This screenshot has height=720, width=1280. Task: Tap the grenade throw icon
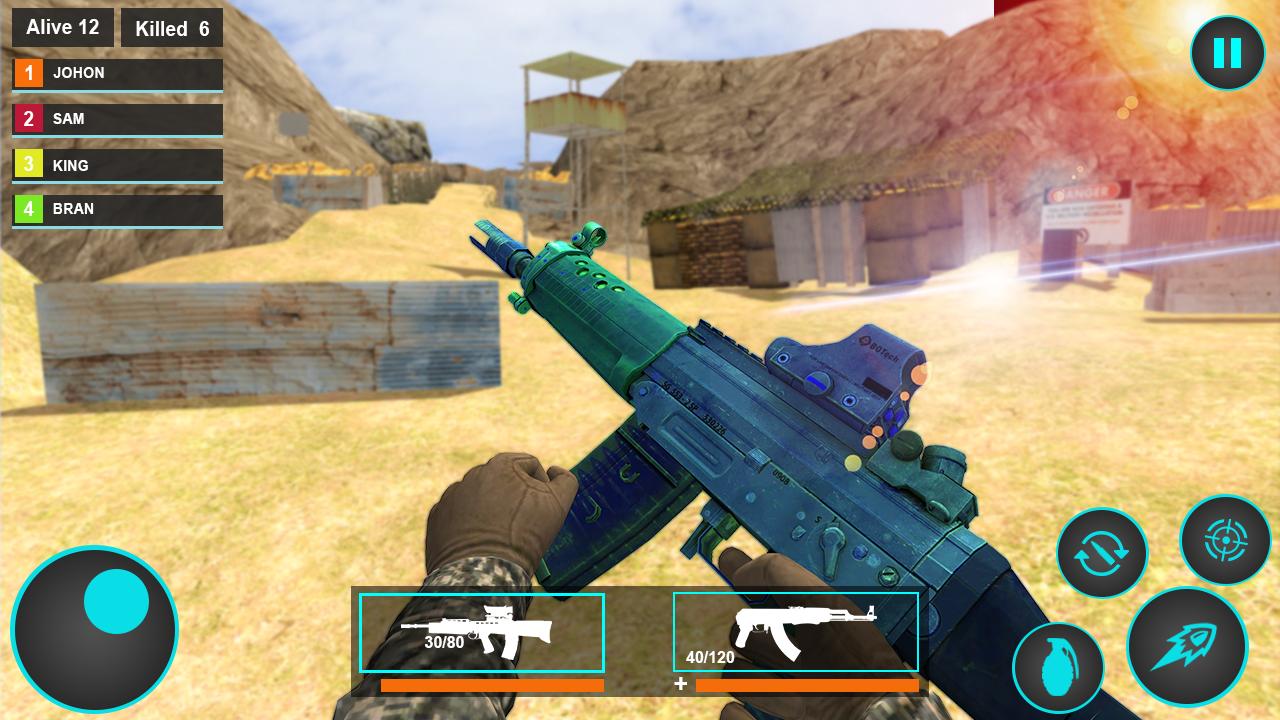pos(1059,668)
